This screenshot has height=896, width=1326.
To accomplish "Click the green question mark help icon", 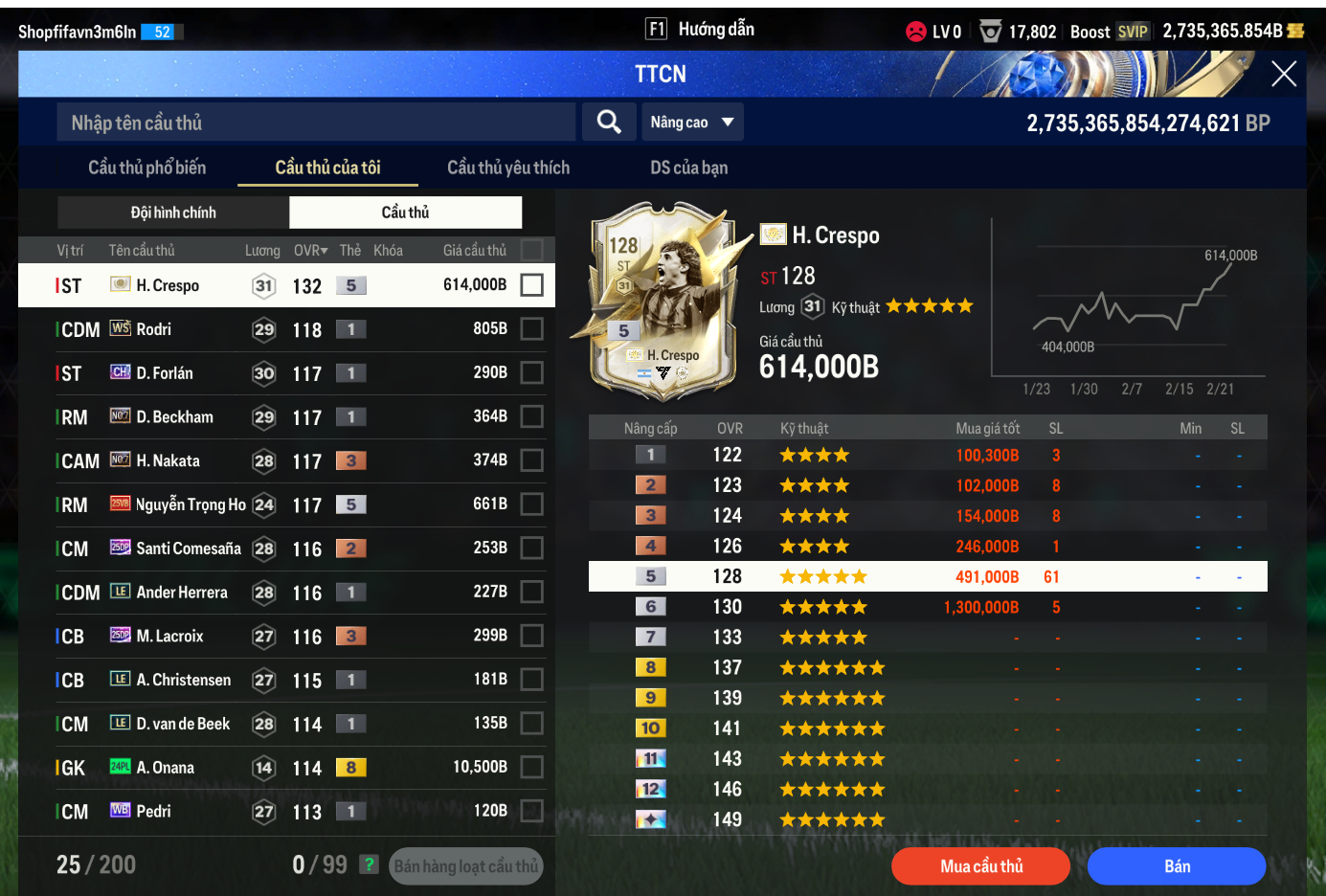I will tap(369, 864).
